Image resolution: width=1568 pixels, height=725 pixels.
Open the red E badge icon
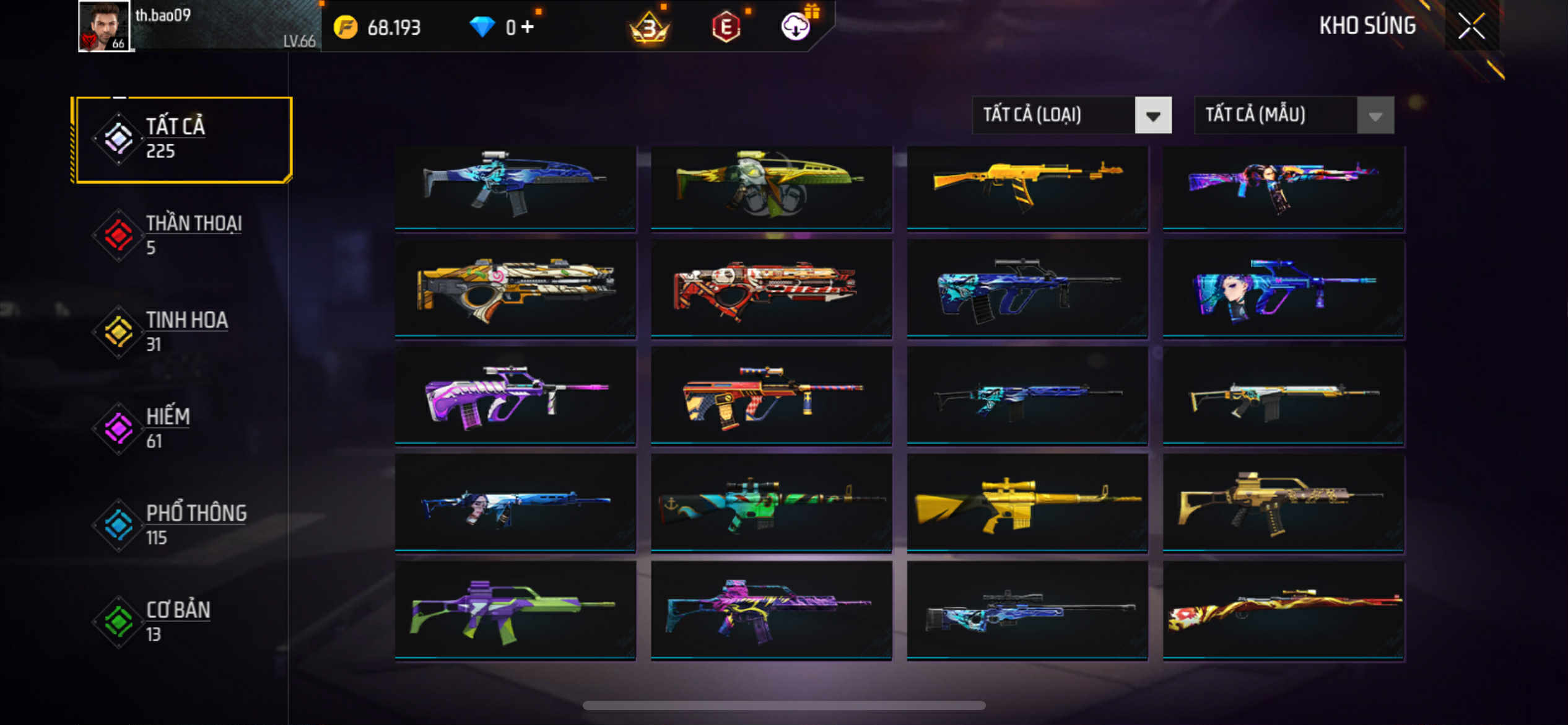click(x=726, y=27)
